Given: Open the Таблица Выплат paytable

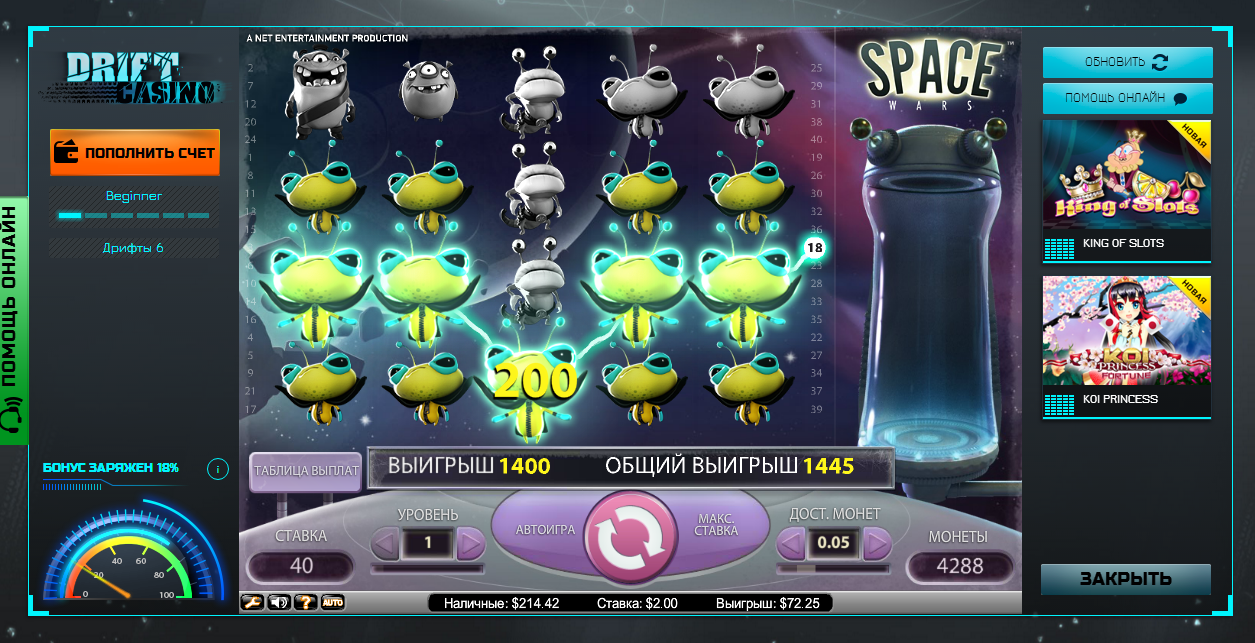Looking at the screenshot, I should 306,471.
